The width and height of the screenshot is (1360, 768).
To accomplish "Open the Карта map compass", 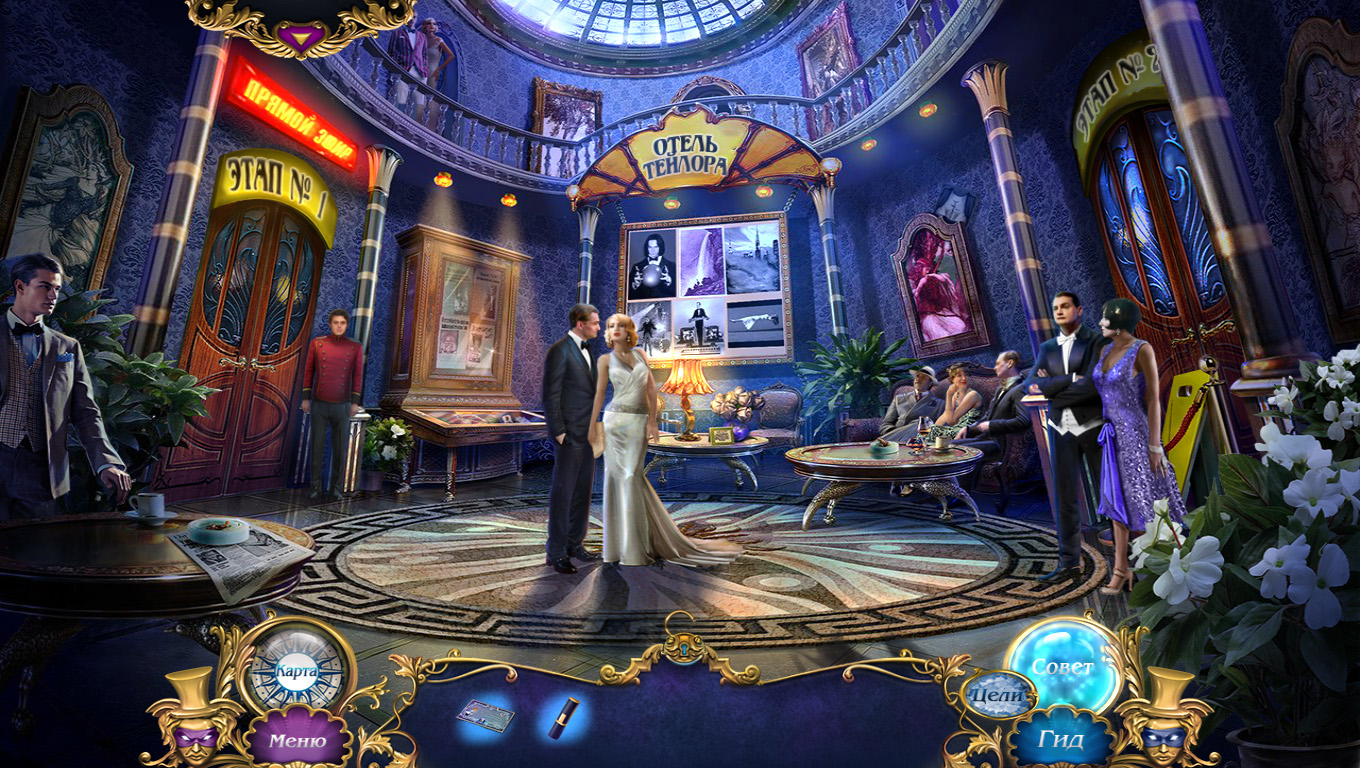I will pyautogui.click(x=296, y=670).
